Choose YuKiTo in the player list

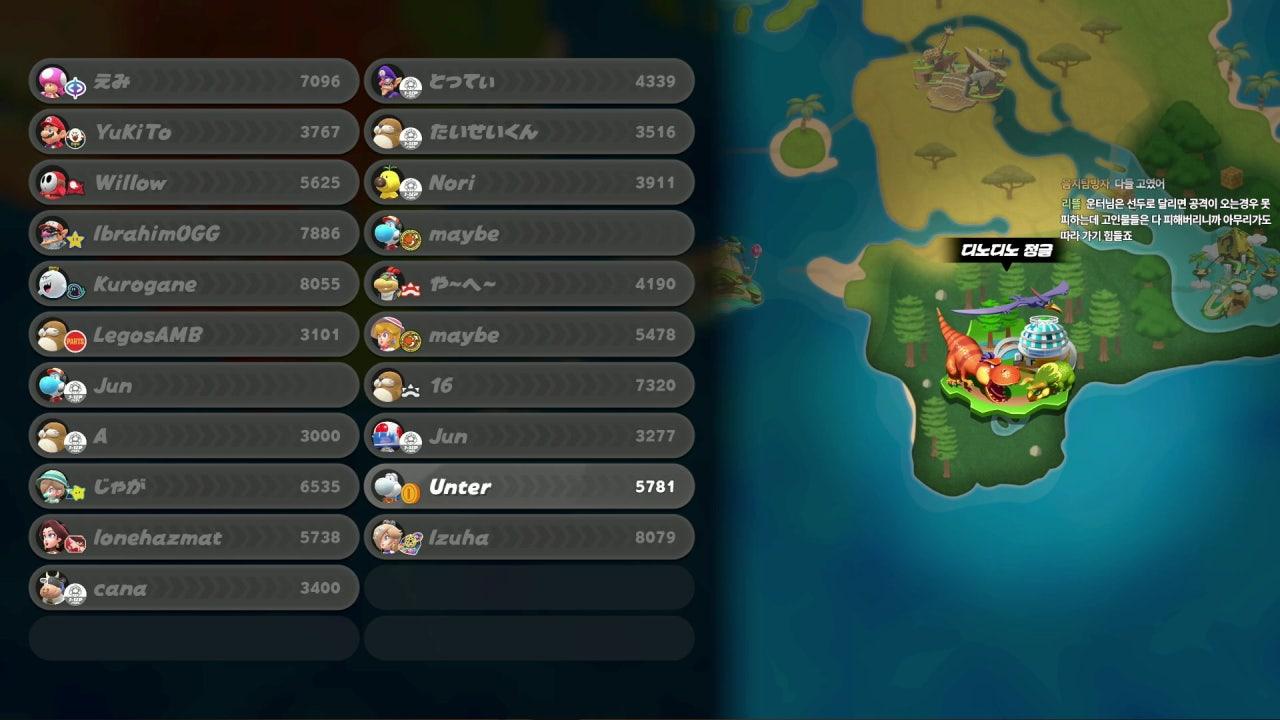[x=194, y=132]
